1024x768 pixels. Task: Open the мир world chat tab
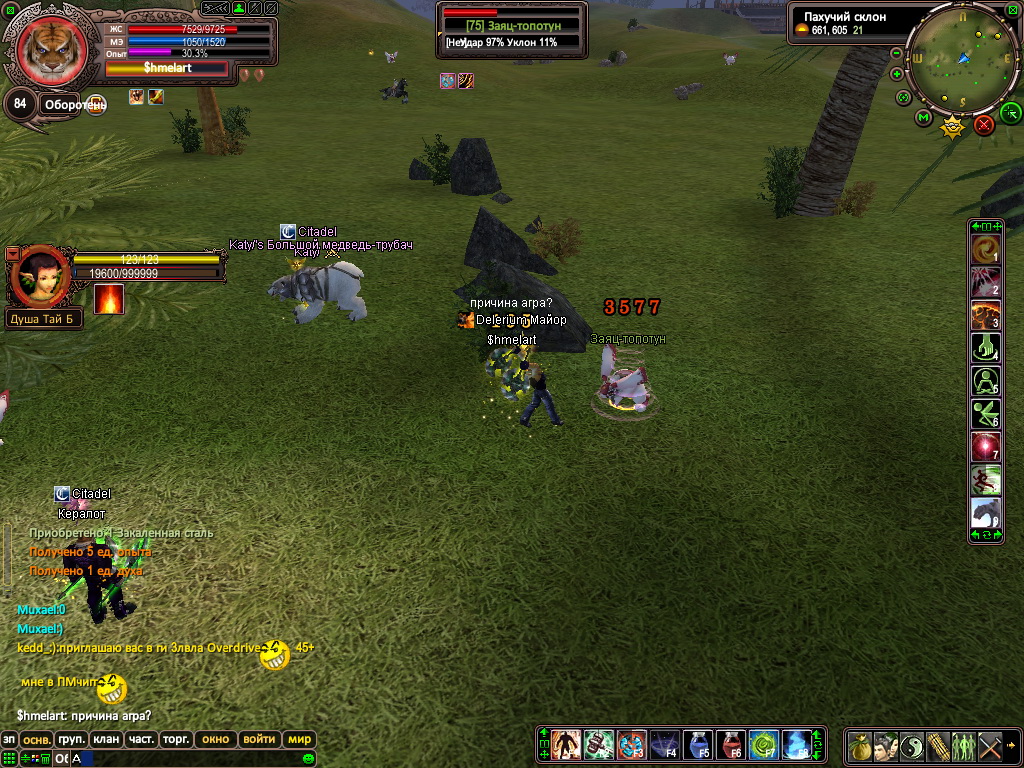point(299,740)
